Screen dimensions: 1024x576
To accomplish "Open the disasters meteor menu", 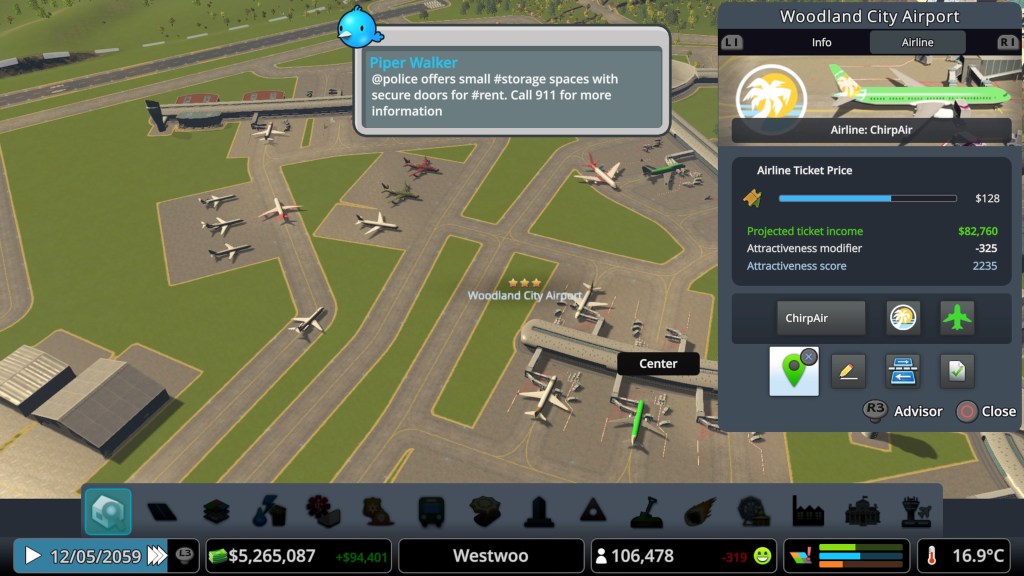I will pos(700,511).
